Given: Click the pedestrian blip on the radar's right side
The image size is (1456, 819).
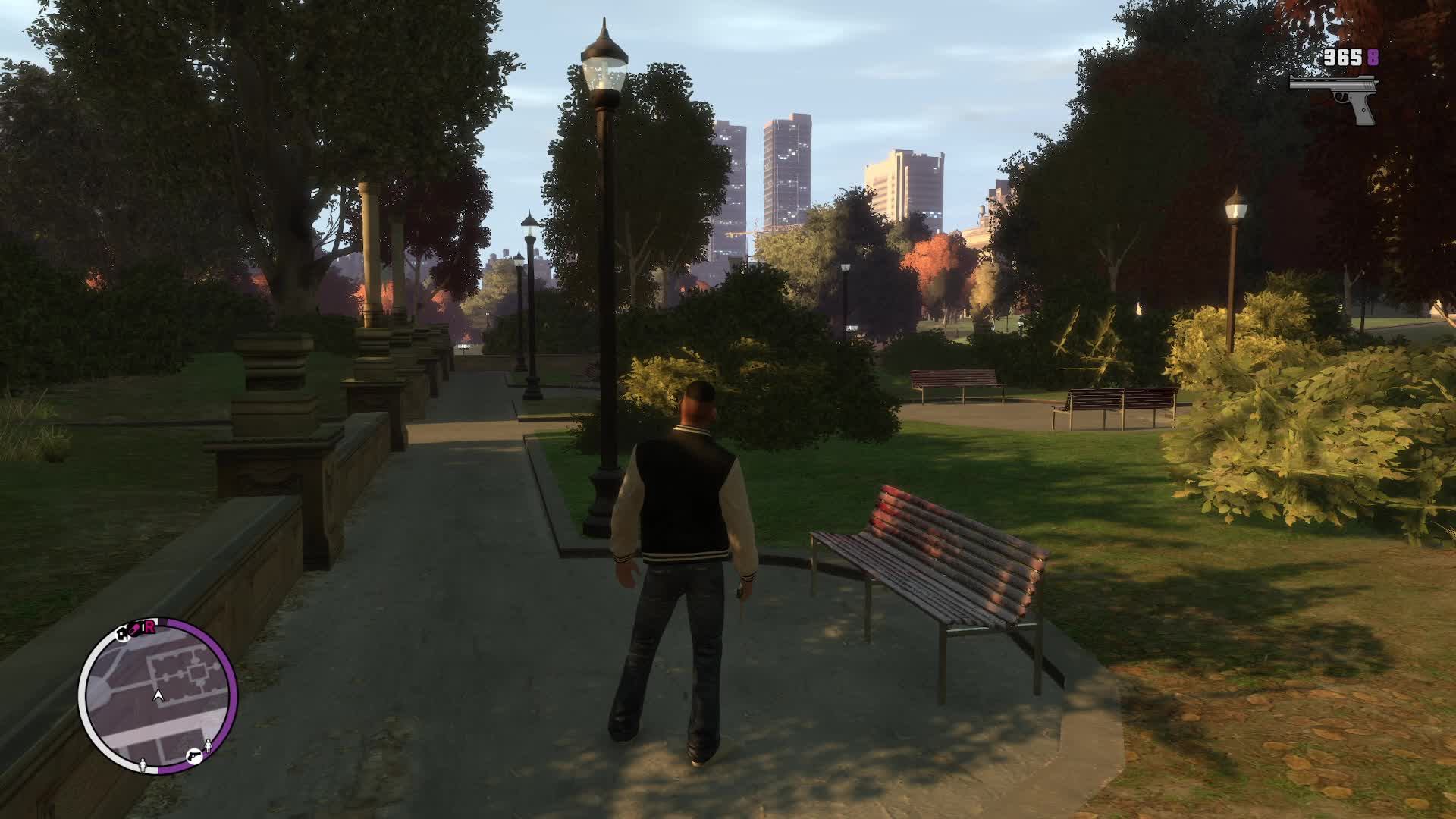Looking at the screenshot, I should click(209, 744).
